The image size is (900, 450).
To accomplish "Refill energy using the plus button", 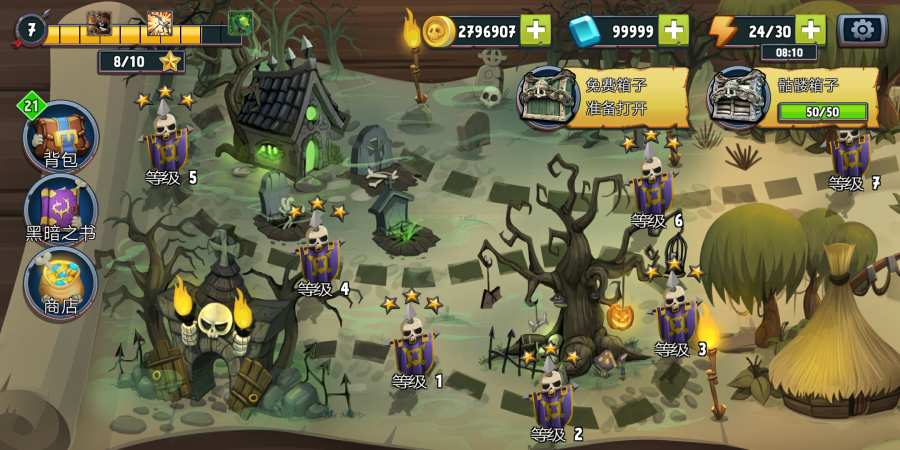I will (x=812, y=30).
